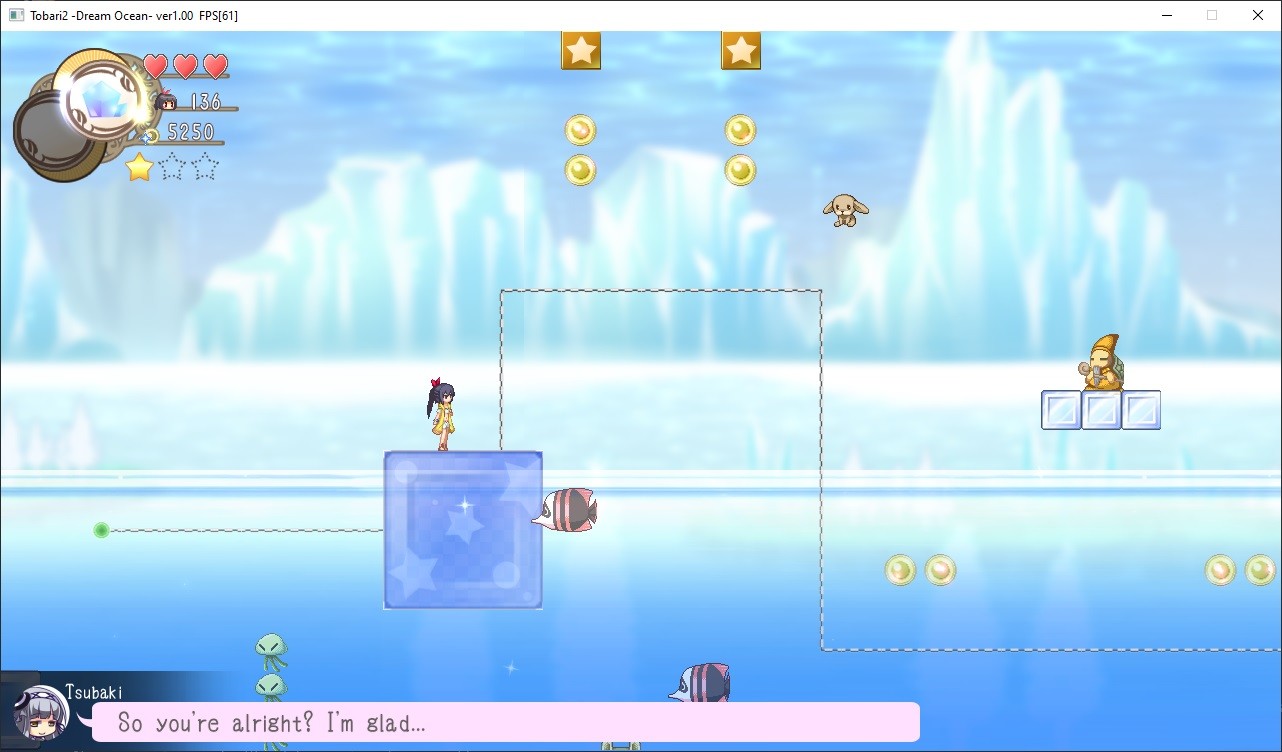
Task: Click the green orb switch on the left wall
Action: click(100, 530)
